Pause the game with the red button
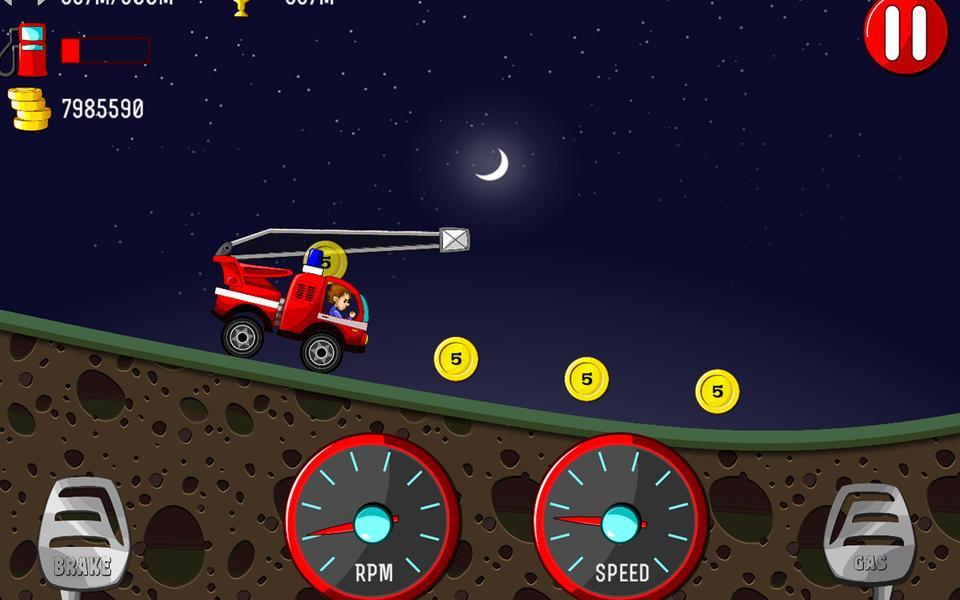 [x=906, y=34]
